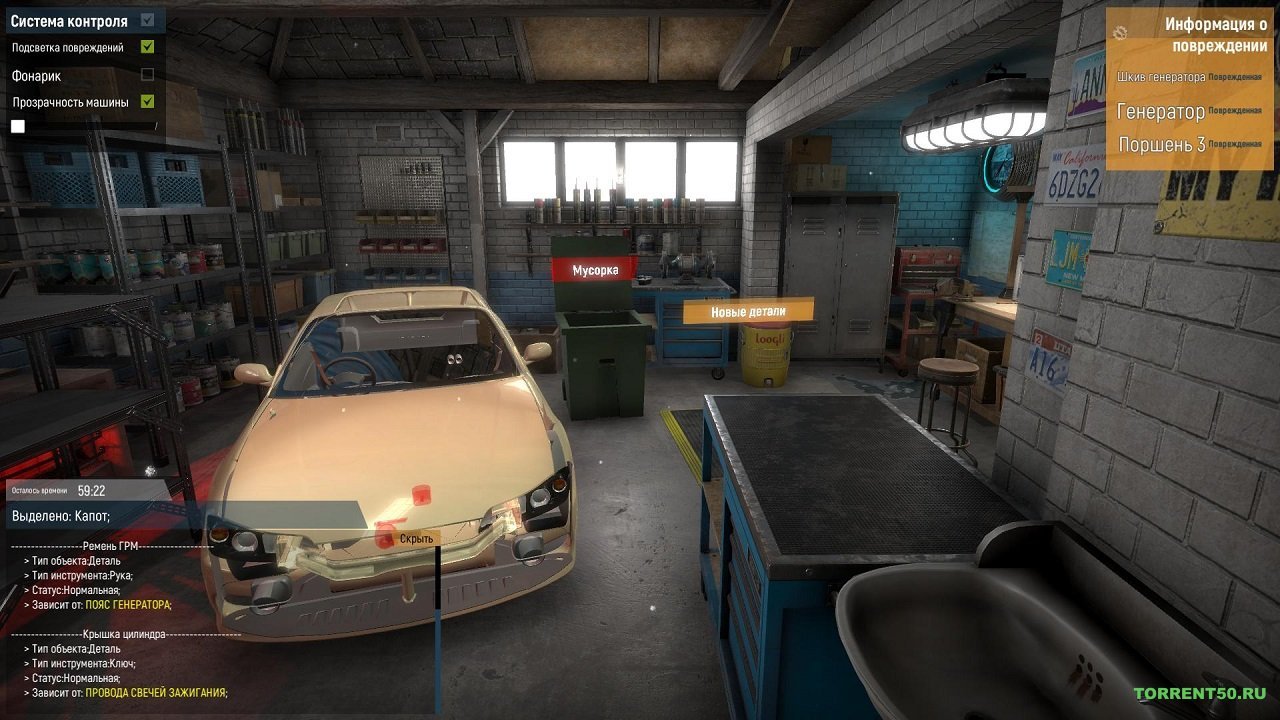The image size is (1280, 720).
Task: Open the Мусорка trash bin
Action: tap(594, 268)
